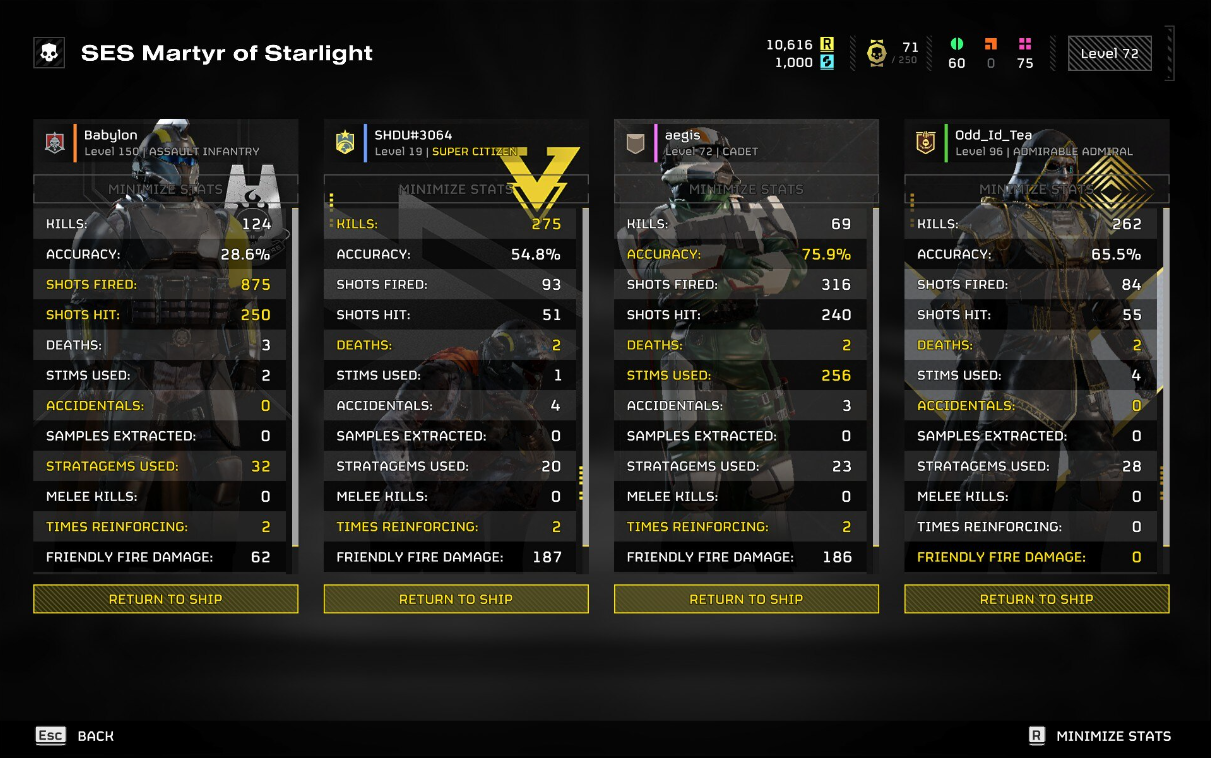Hit Return to Ship beneath Odd_Id_Tea's panel
The image size is (1211, 758).
point(1036,599)
